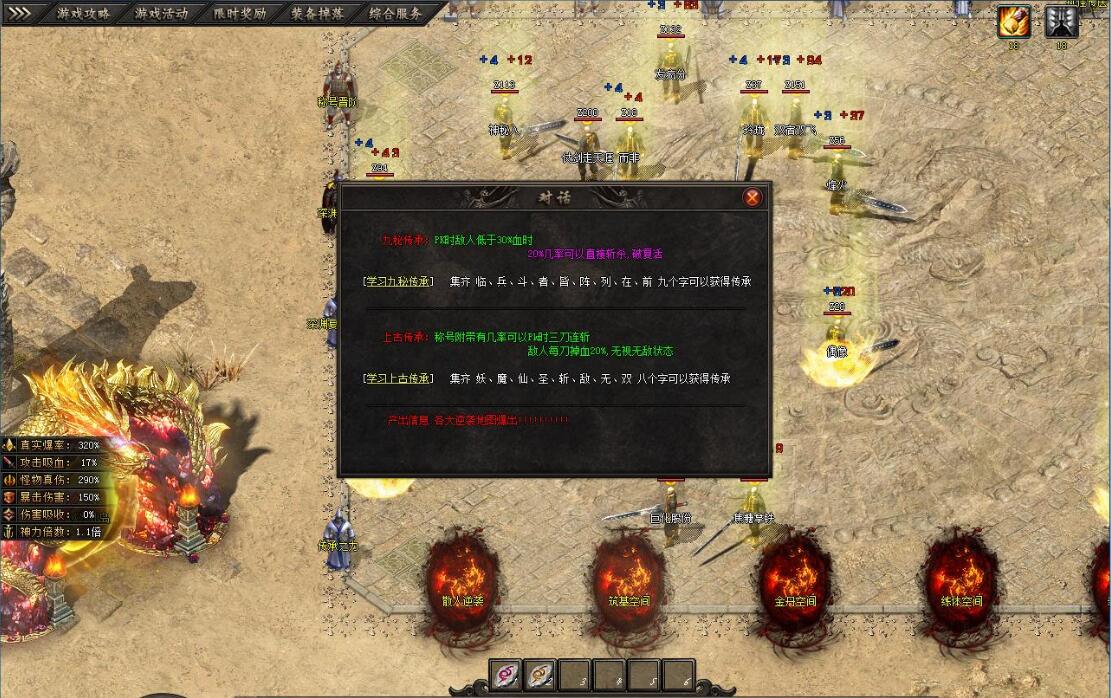Collapse the top menu with the arrow button
The image size is (1111, 698).
pos(20,14)
